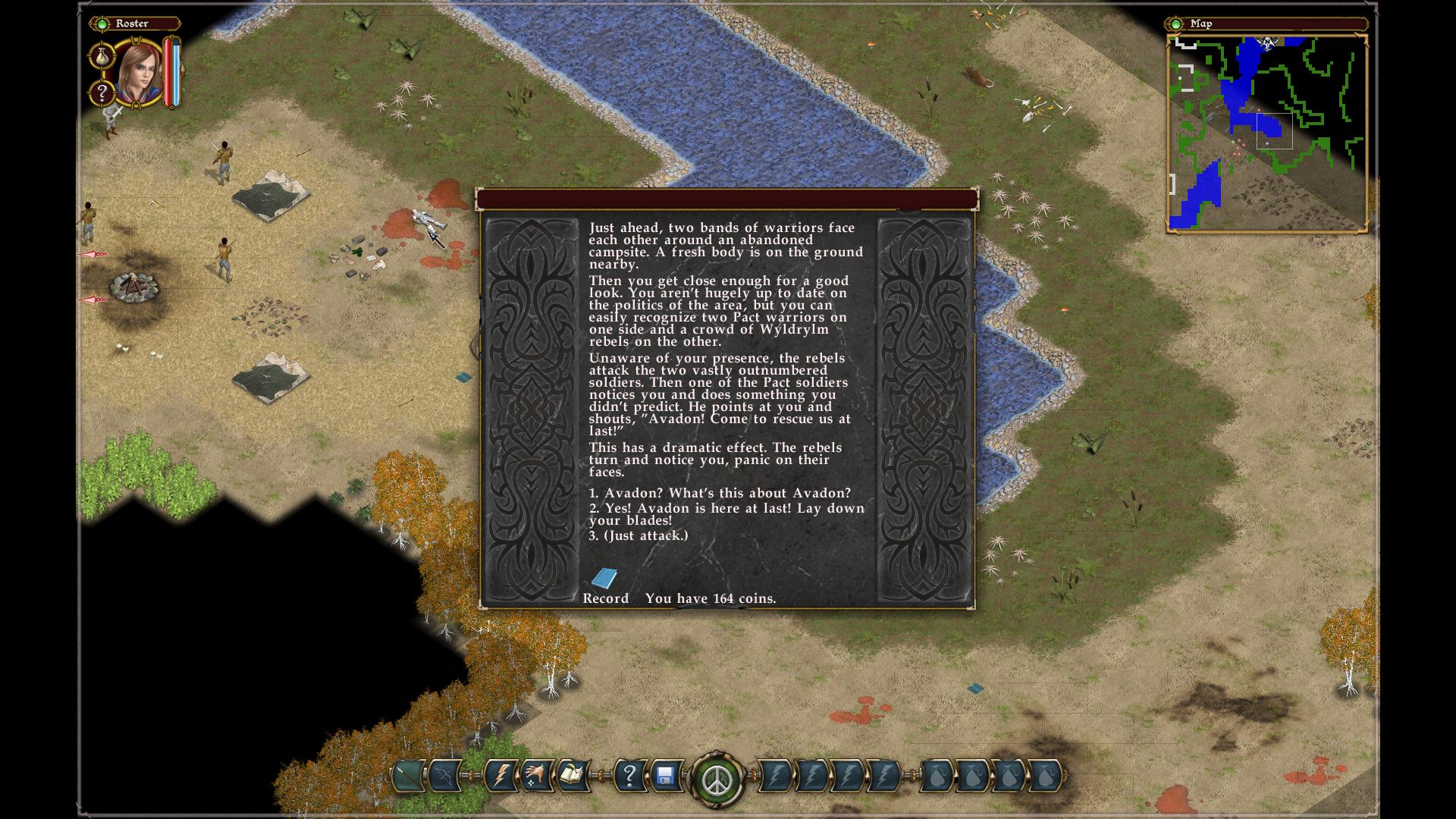Open help from the bottom toolbar question mark
Viewport: 1456px width, 819px height.
tap(629, 776)
